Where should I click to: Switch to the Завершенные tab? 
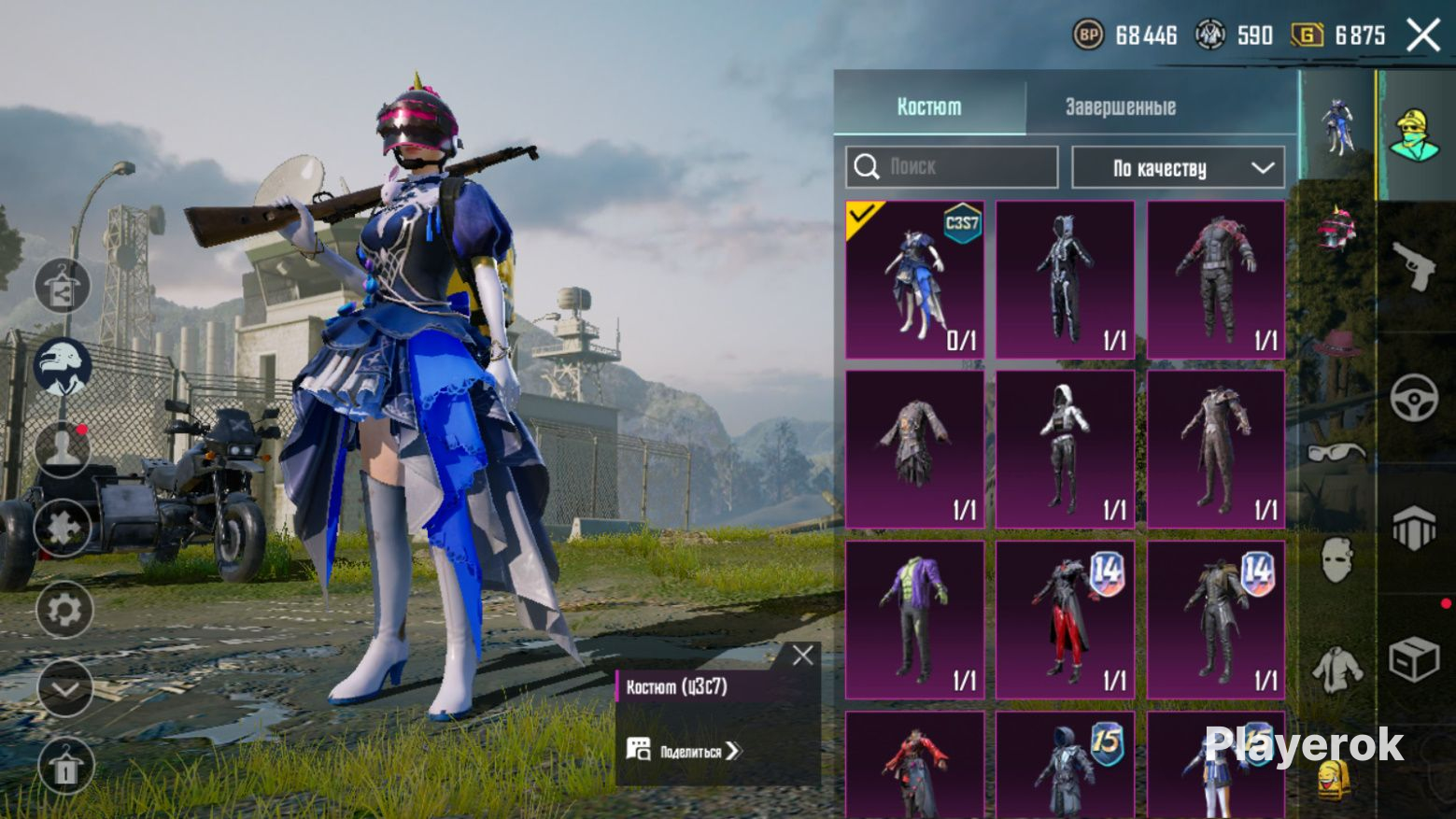[1120, 107]
